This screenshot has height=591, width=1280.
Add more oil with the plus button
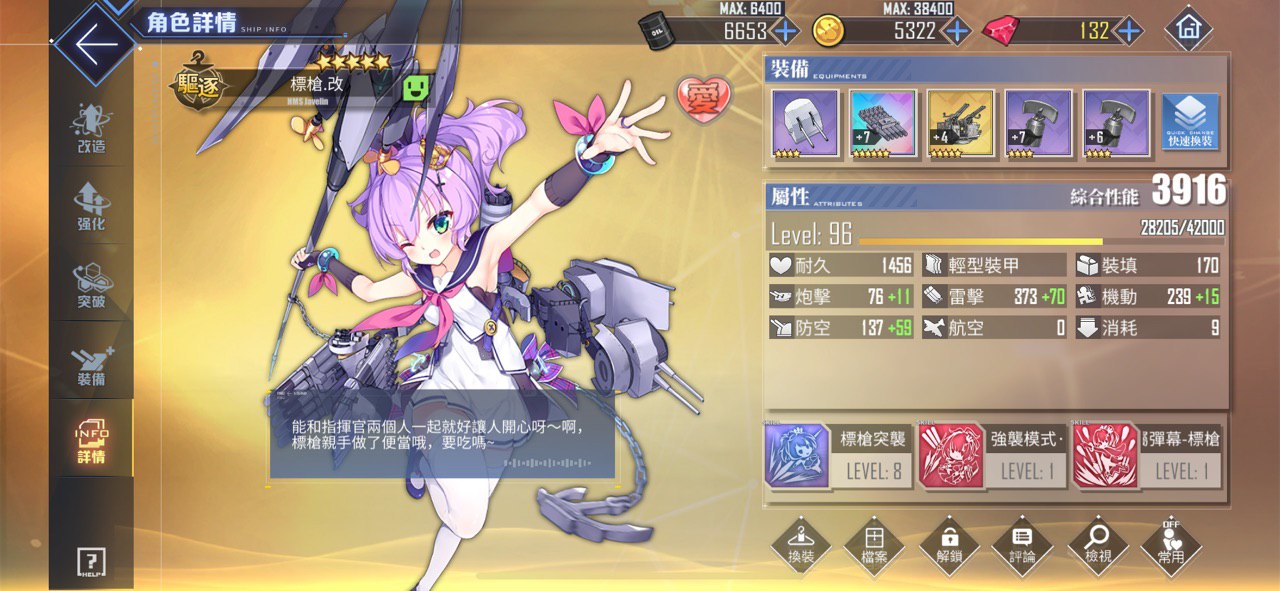[785, 31]
